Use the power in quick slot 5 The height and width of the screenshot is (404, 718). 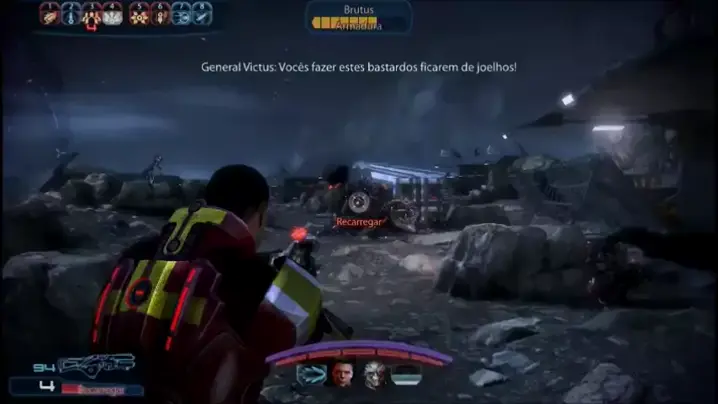click(x=137, y=13)
